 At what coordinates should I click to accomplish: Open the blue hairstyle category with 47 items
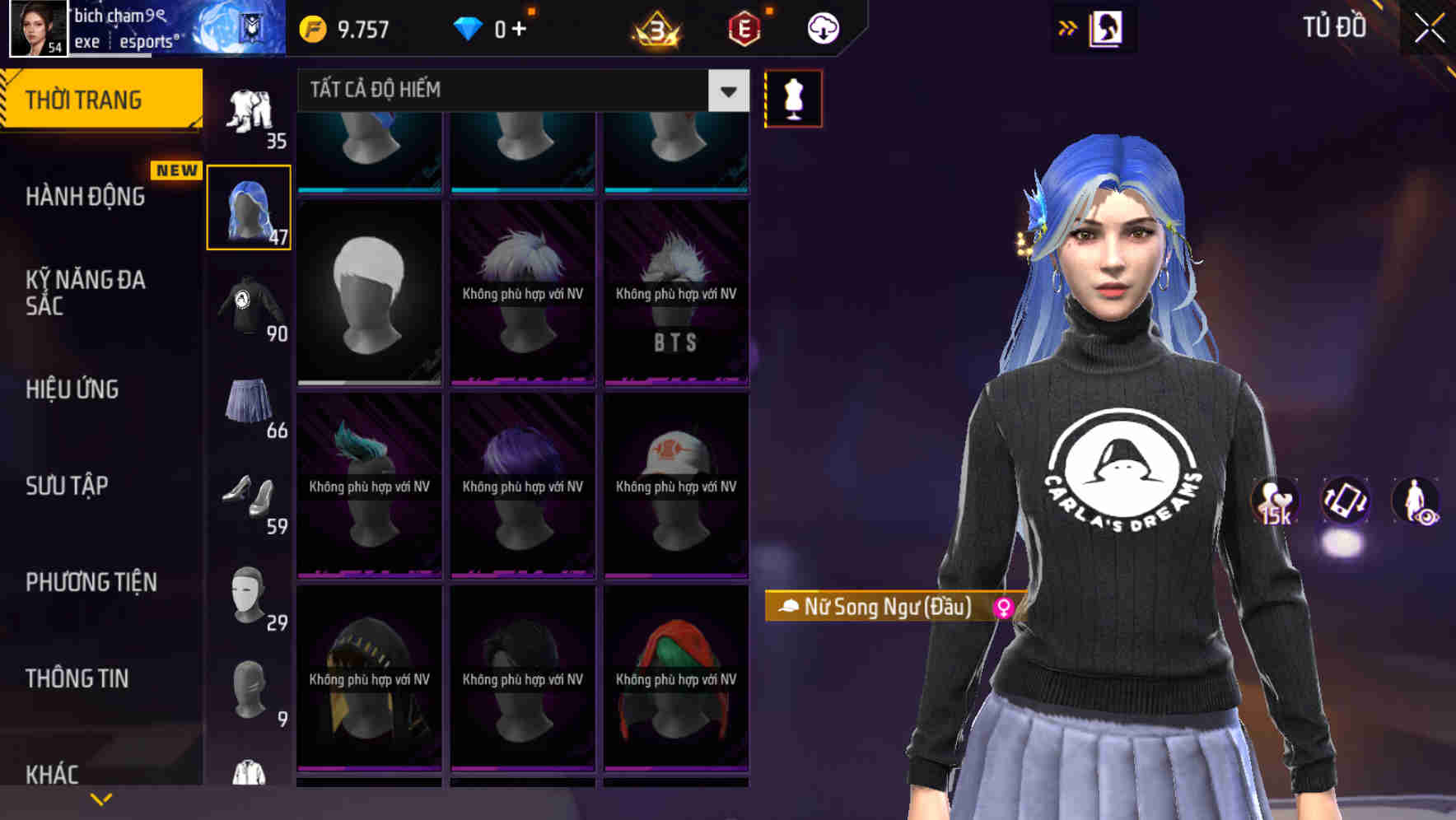[248, 204]
